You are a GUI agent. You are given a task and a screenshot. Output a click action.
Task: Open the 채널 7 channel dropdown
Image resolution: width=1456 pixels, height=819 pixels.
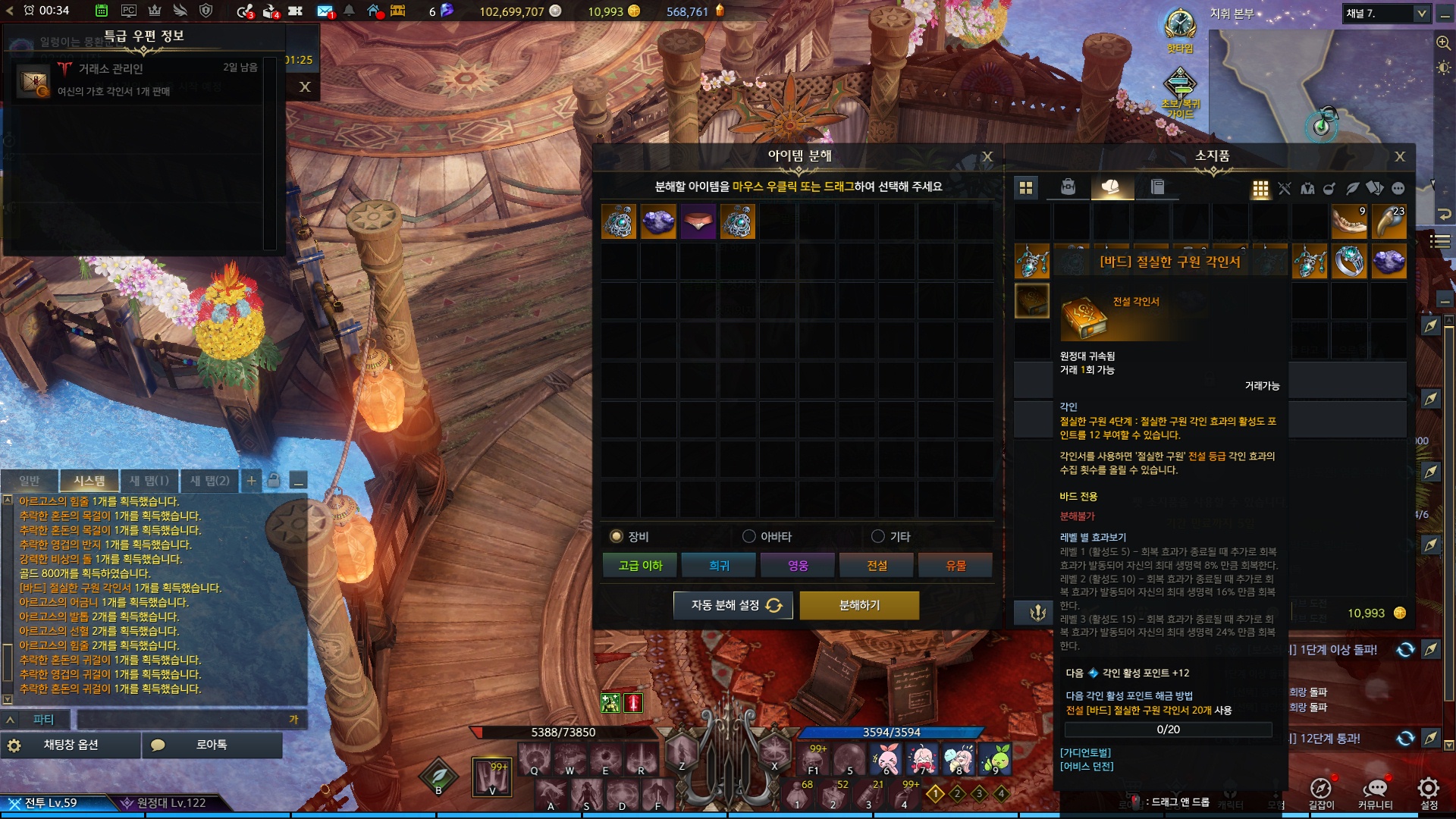1385,14
